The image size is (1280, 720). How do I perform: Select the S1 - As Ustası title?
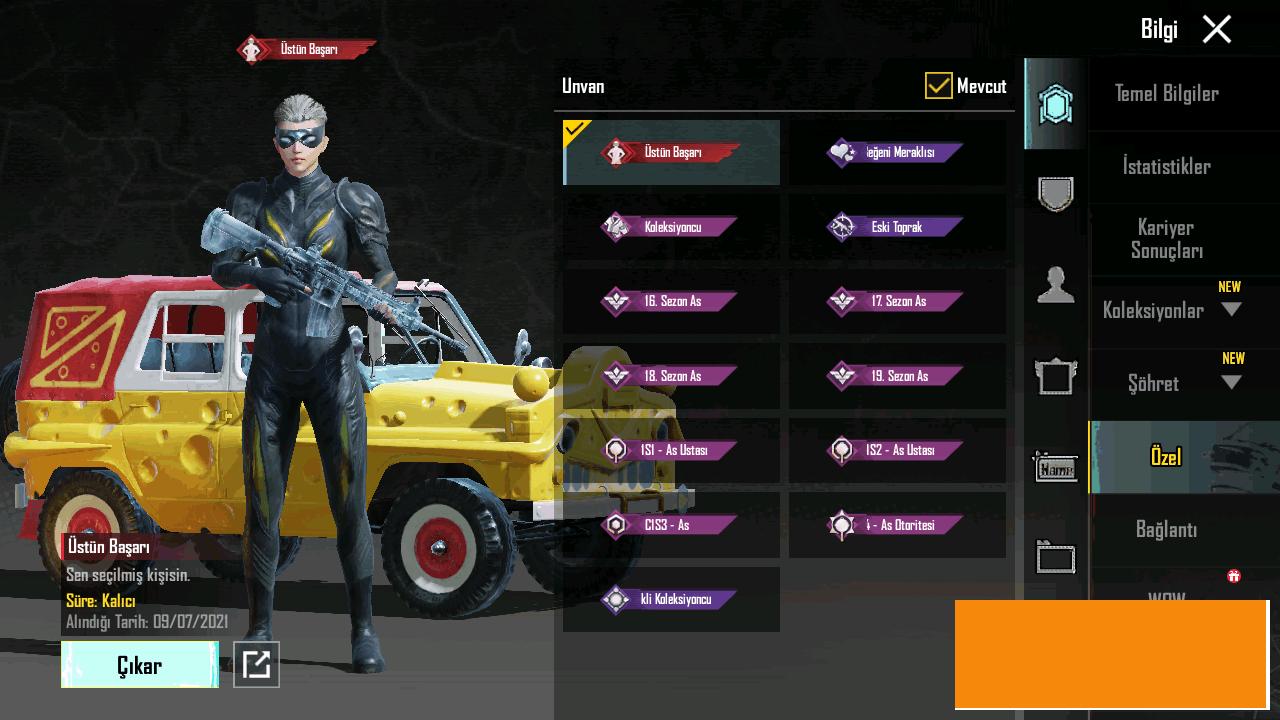tap(671, 450)
